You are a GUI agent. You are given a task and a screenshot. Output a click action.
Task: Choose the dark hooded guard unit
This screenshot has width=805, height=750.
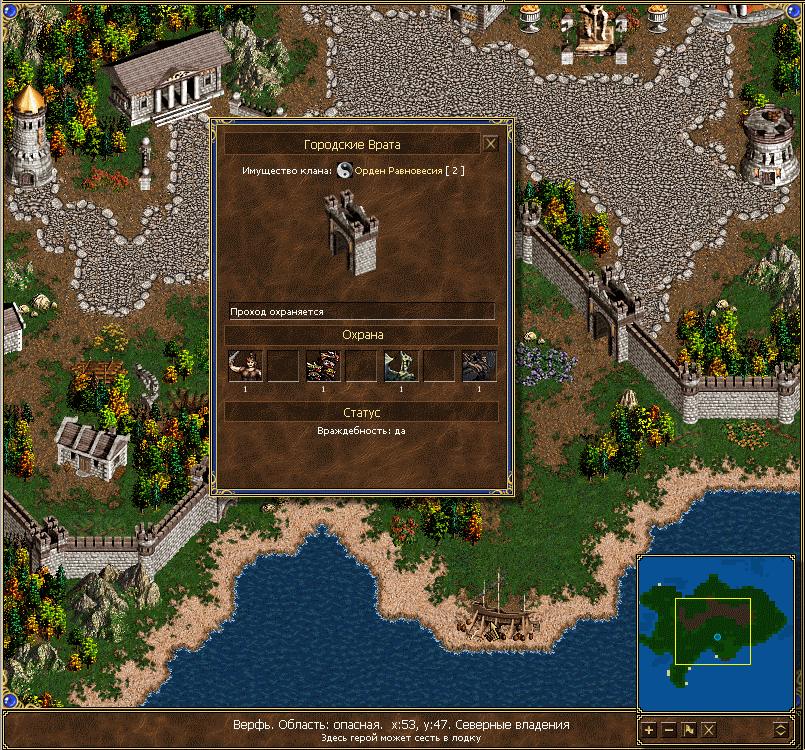(x=479, y=366)
